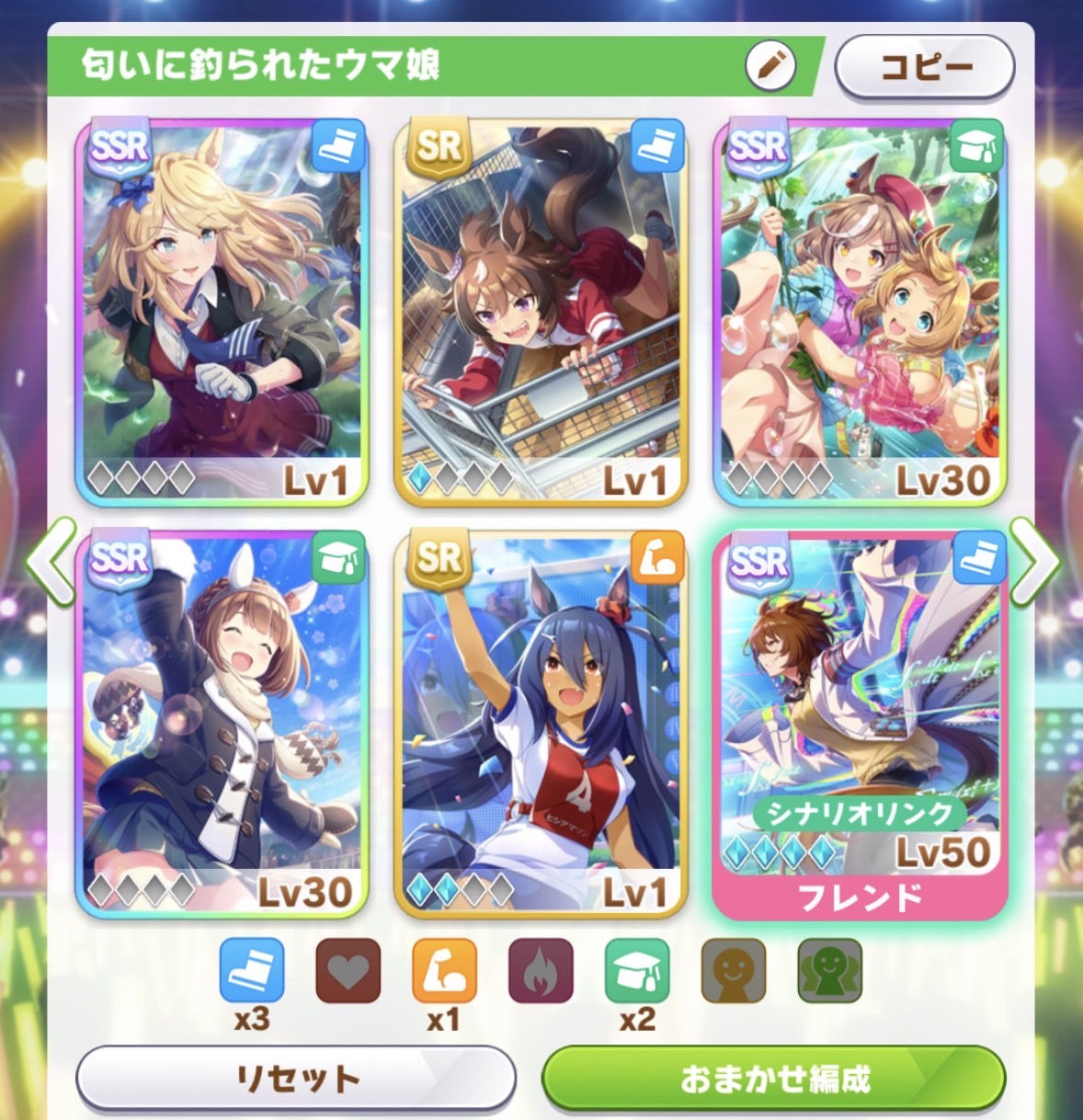Viewport: 1083px width, 1120px height.
Task: Edit the deck name with pencil icon
Action: (770, 65)
